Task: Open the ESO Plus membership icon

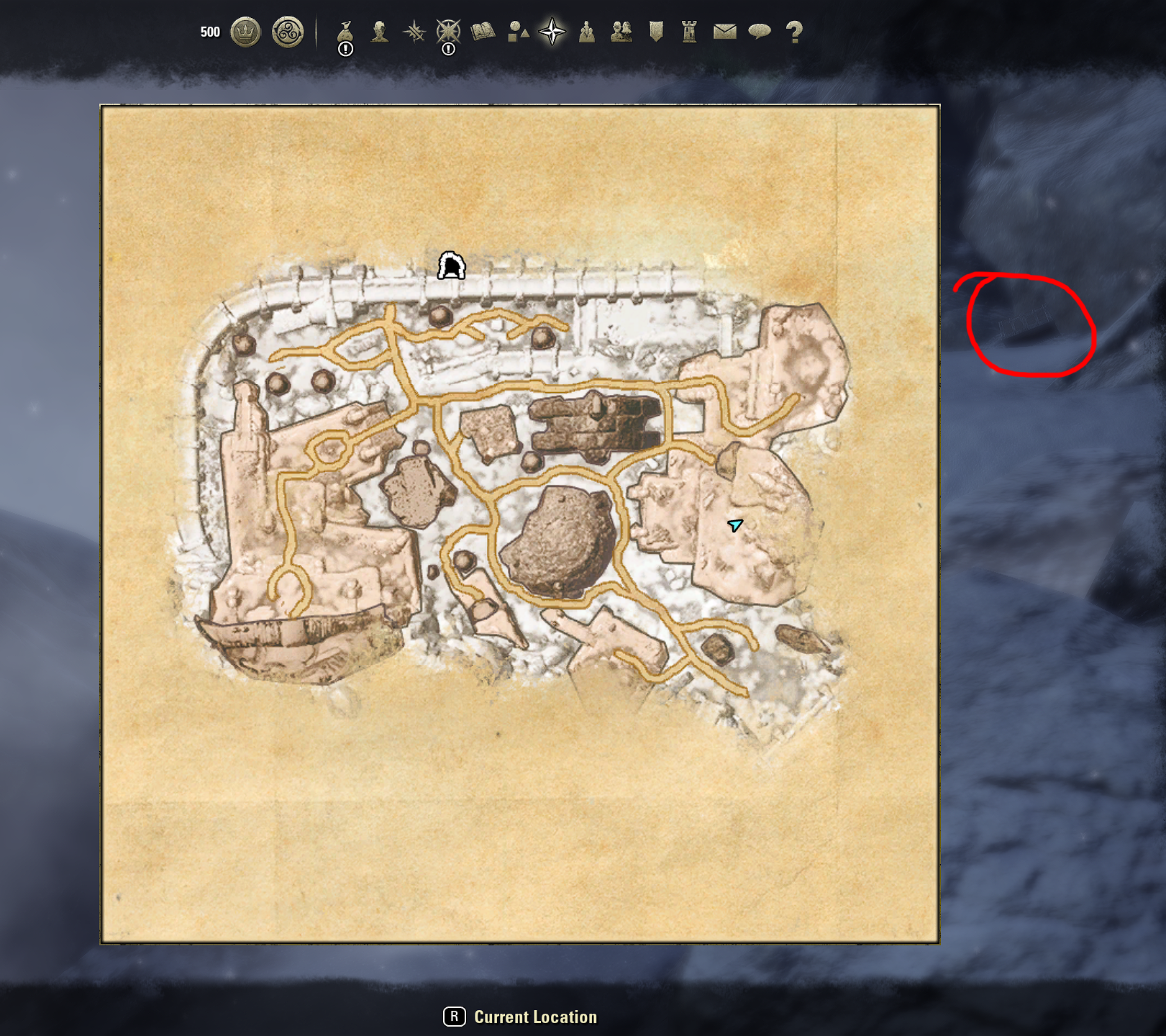Action: [287, 29]
